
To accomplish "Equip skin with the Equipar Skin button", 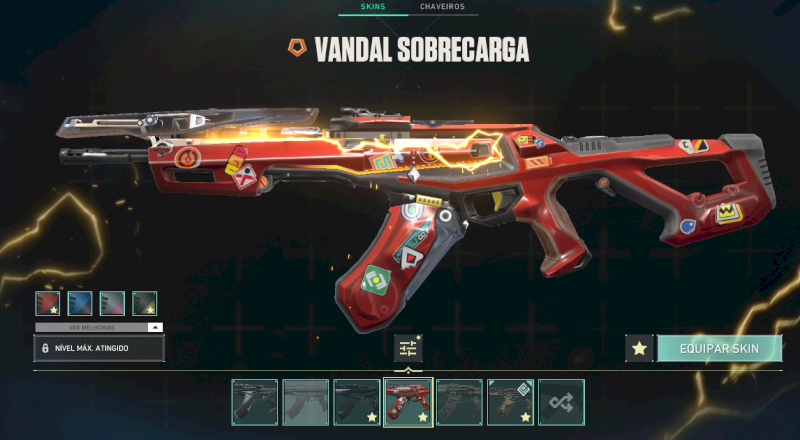I will (719, 348).
